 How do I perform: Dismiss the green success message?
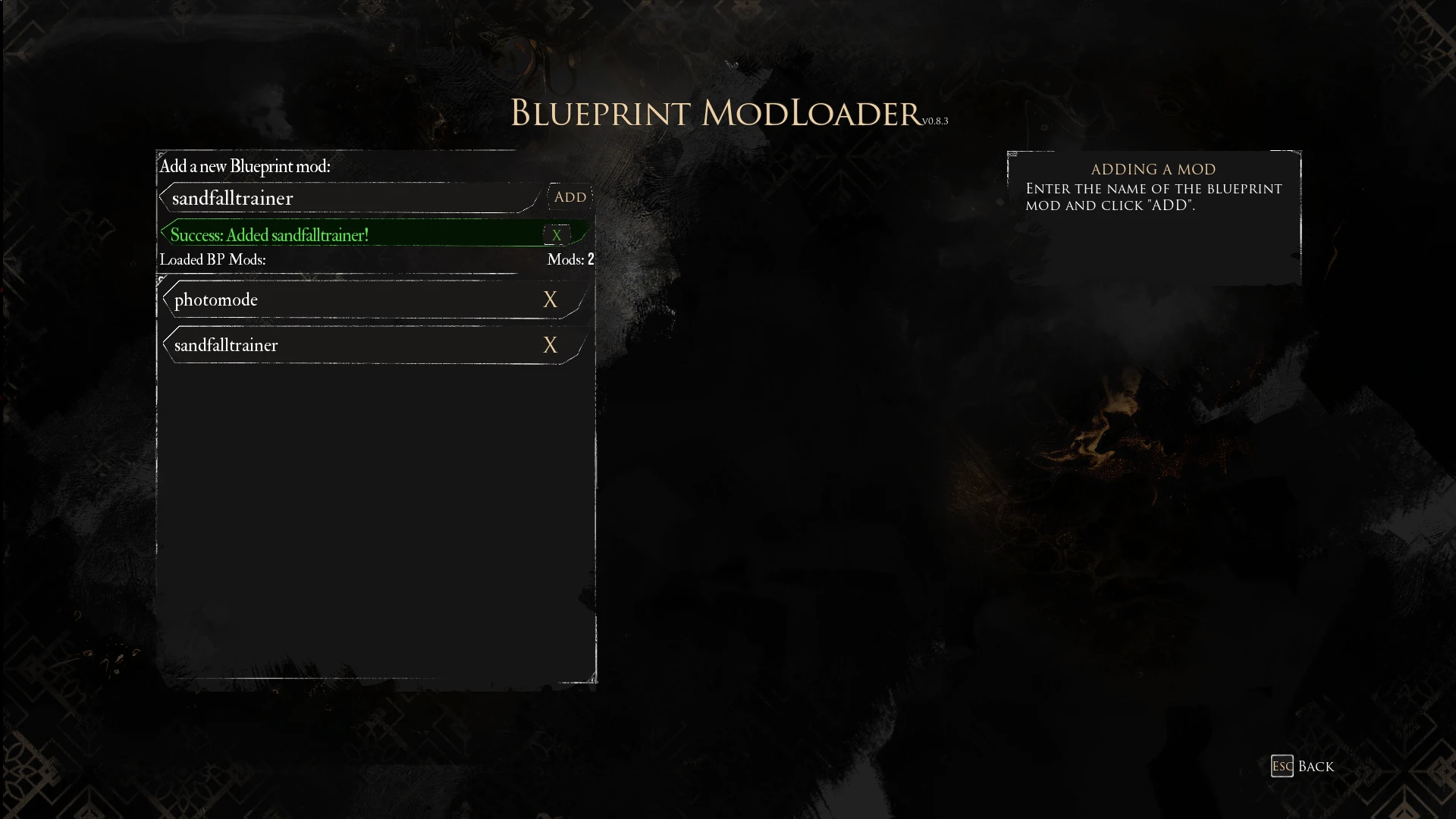(557, 235)
